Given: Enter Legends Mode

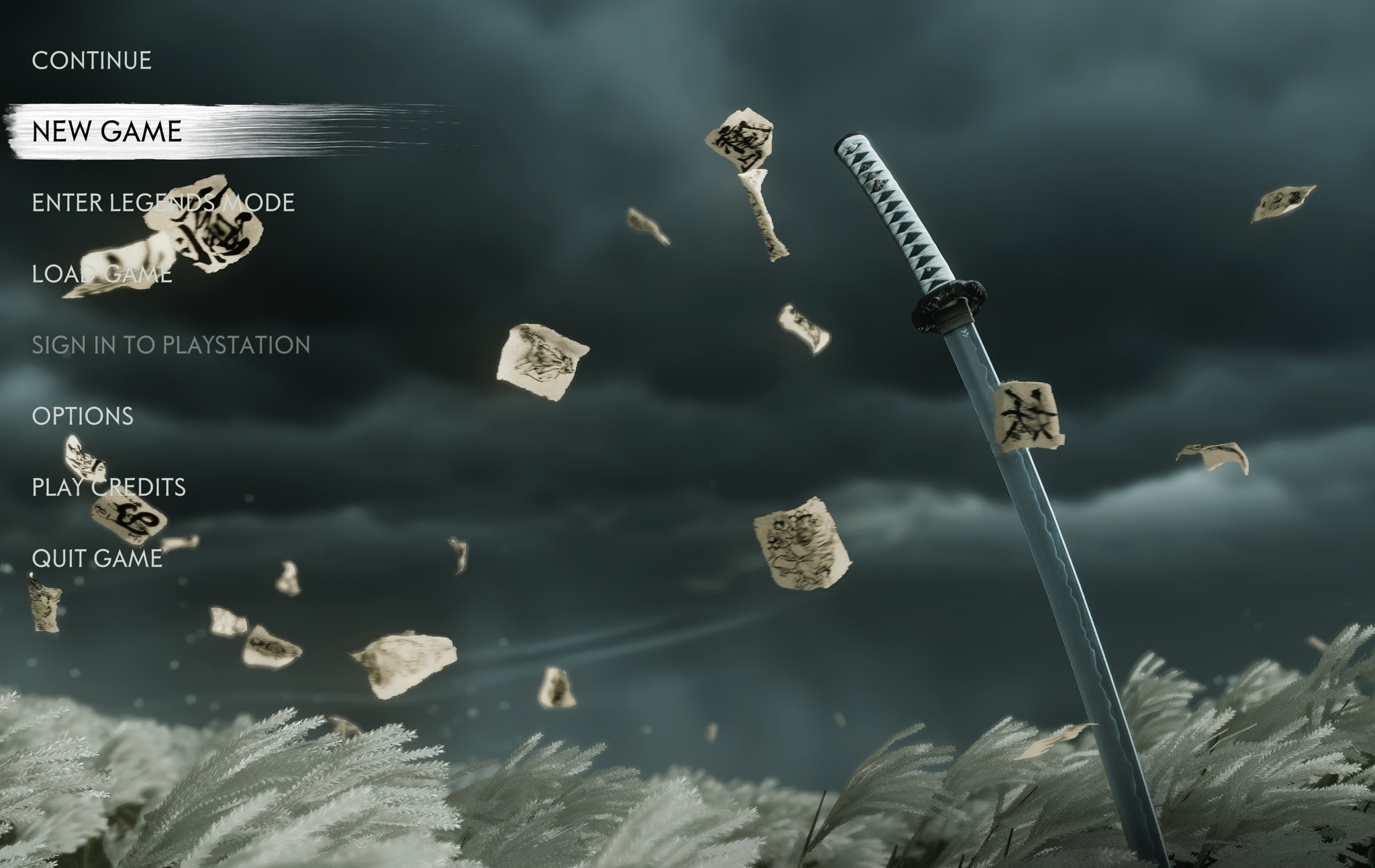Looking at the screenshot, I should [163, 203].
